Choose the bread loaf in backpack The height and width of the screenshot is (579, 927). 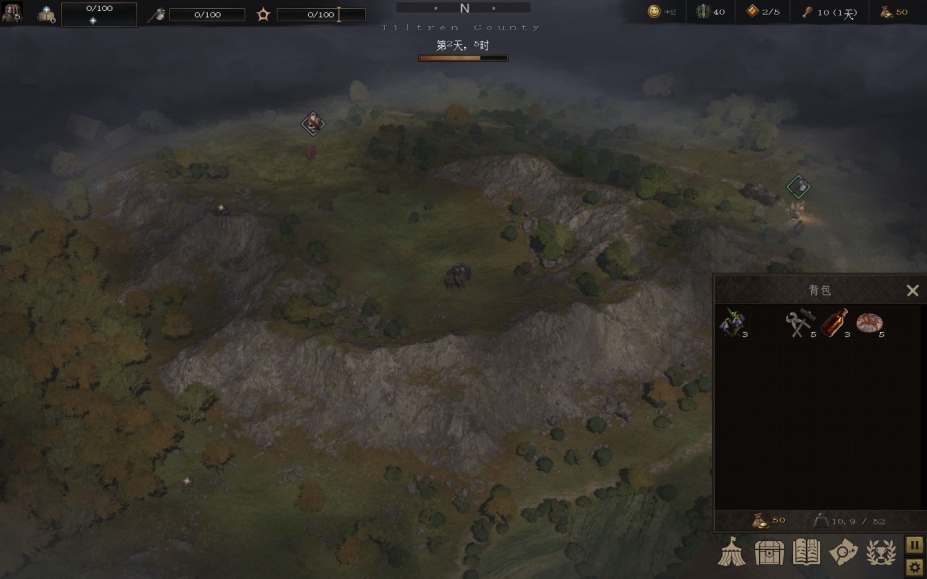869,323
